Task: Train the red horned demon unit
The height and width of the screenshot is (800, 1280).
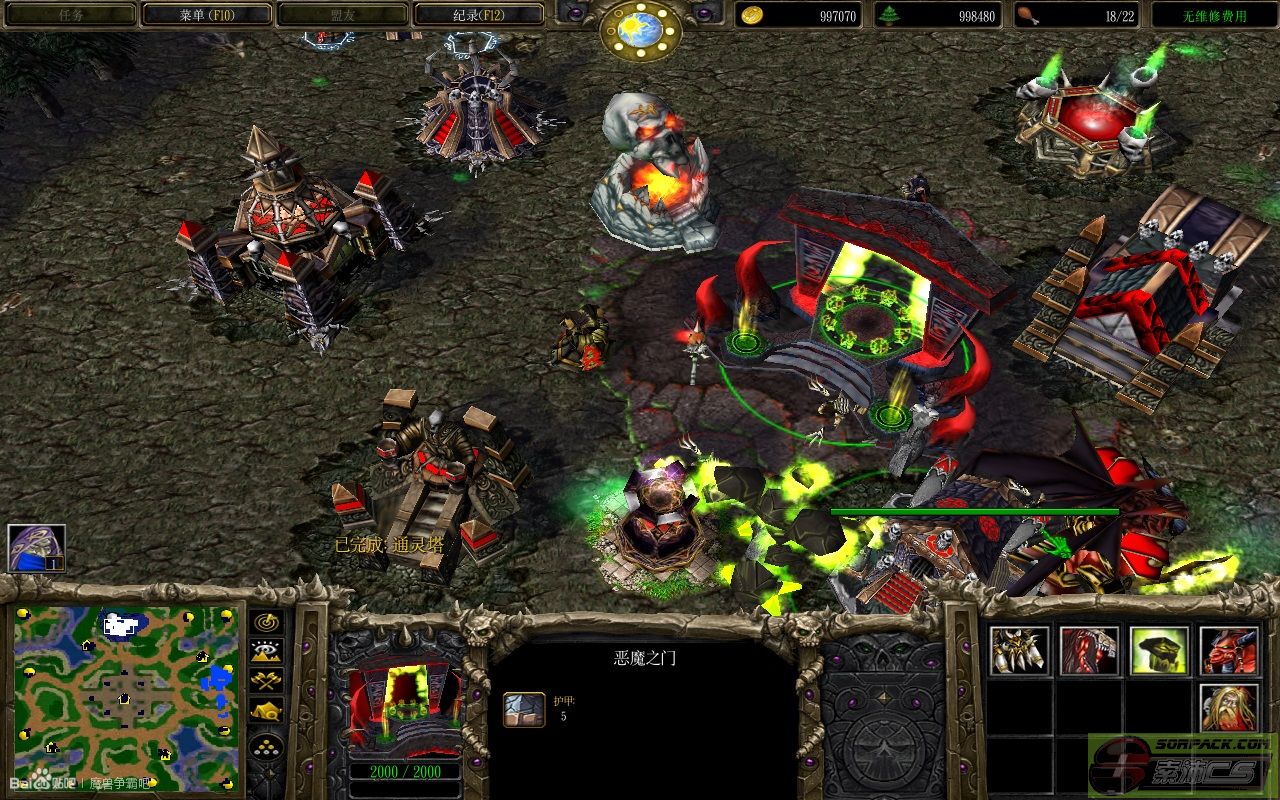Action: tap(1229, 651)
